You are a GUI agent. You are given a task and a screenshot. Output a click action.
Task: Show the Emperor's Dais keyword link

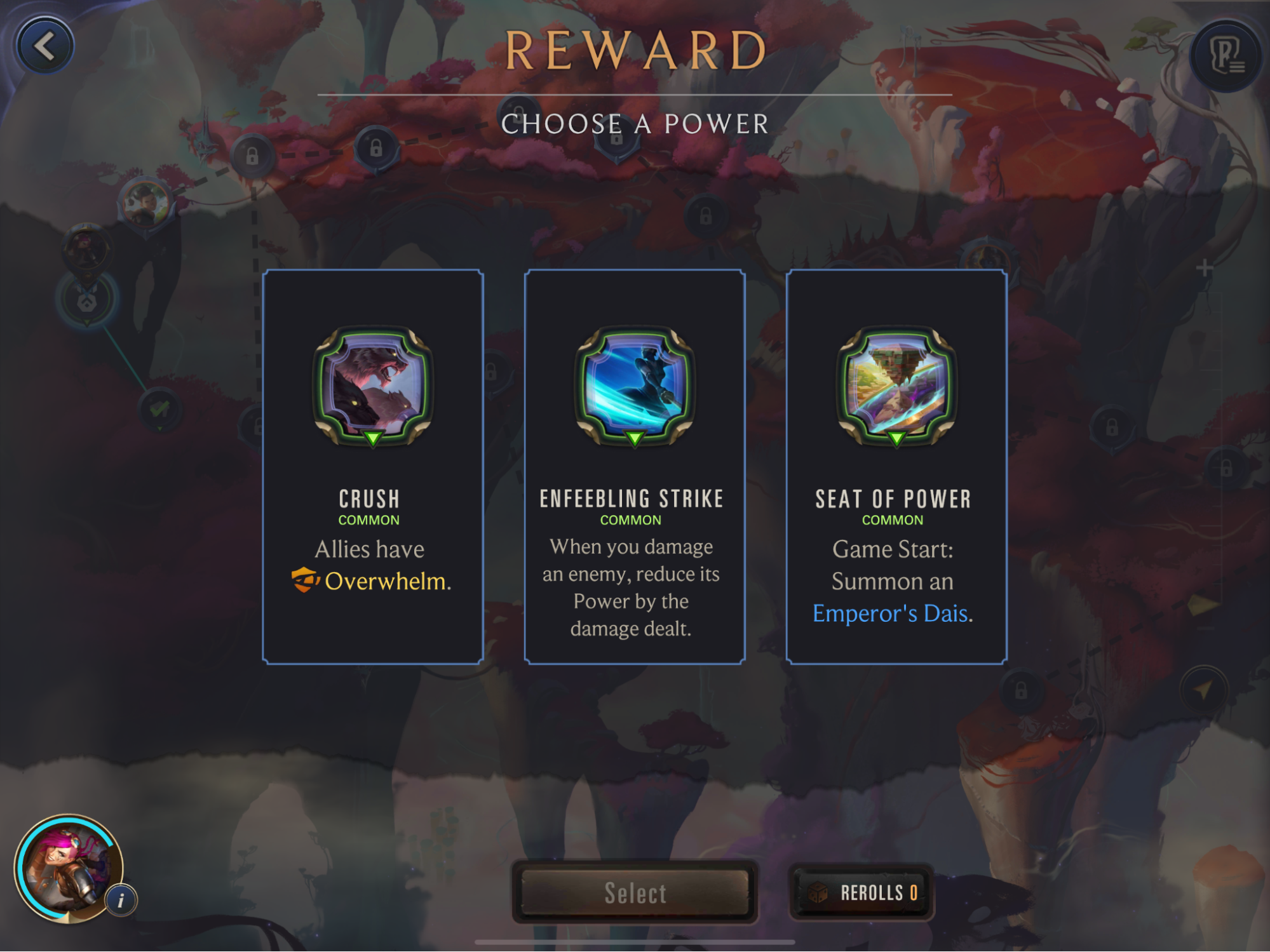point(891,613)
